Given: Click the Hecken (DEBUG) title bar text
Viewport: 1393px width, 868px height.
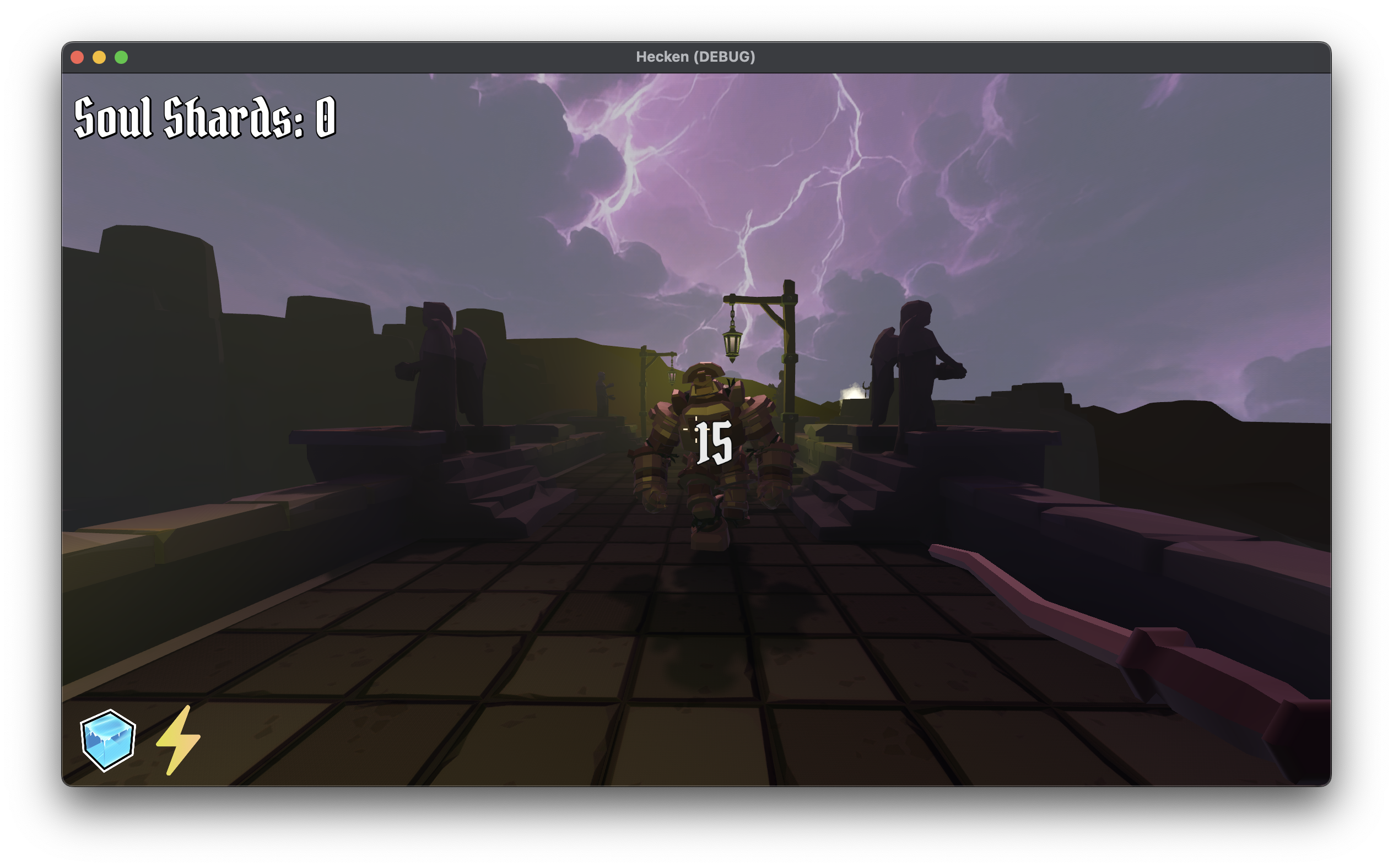Looking at the screenshot, I should (696, 56).
